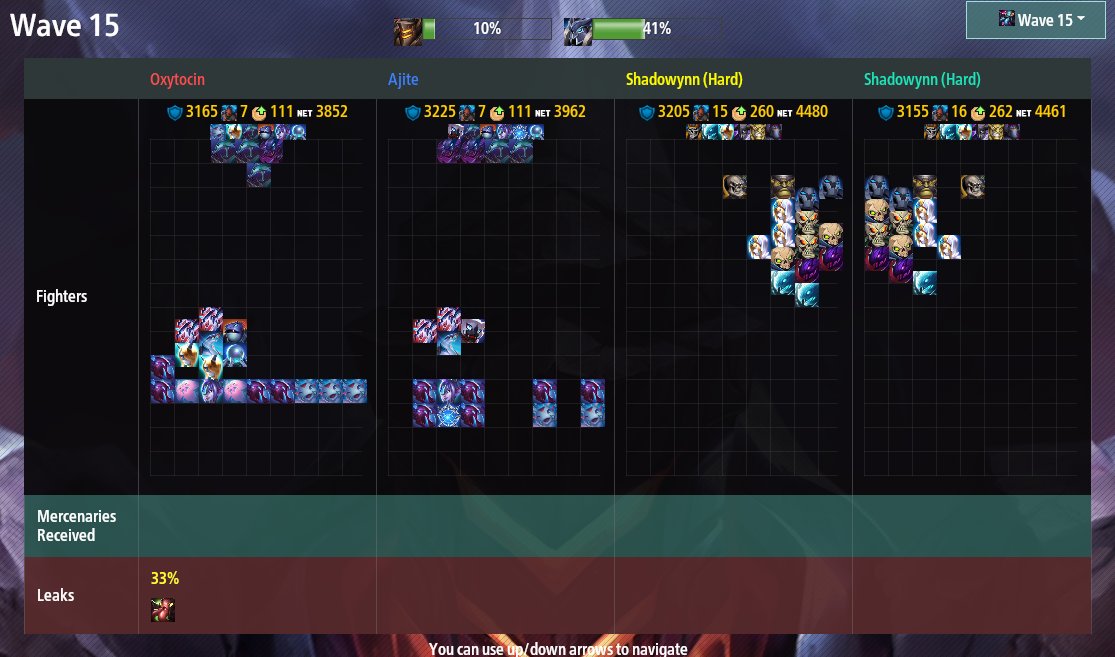Click the yellow Shadowynn (Hard) player name

[684, 79]
